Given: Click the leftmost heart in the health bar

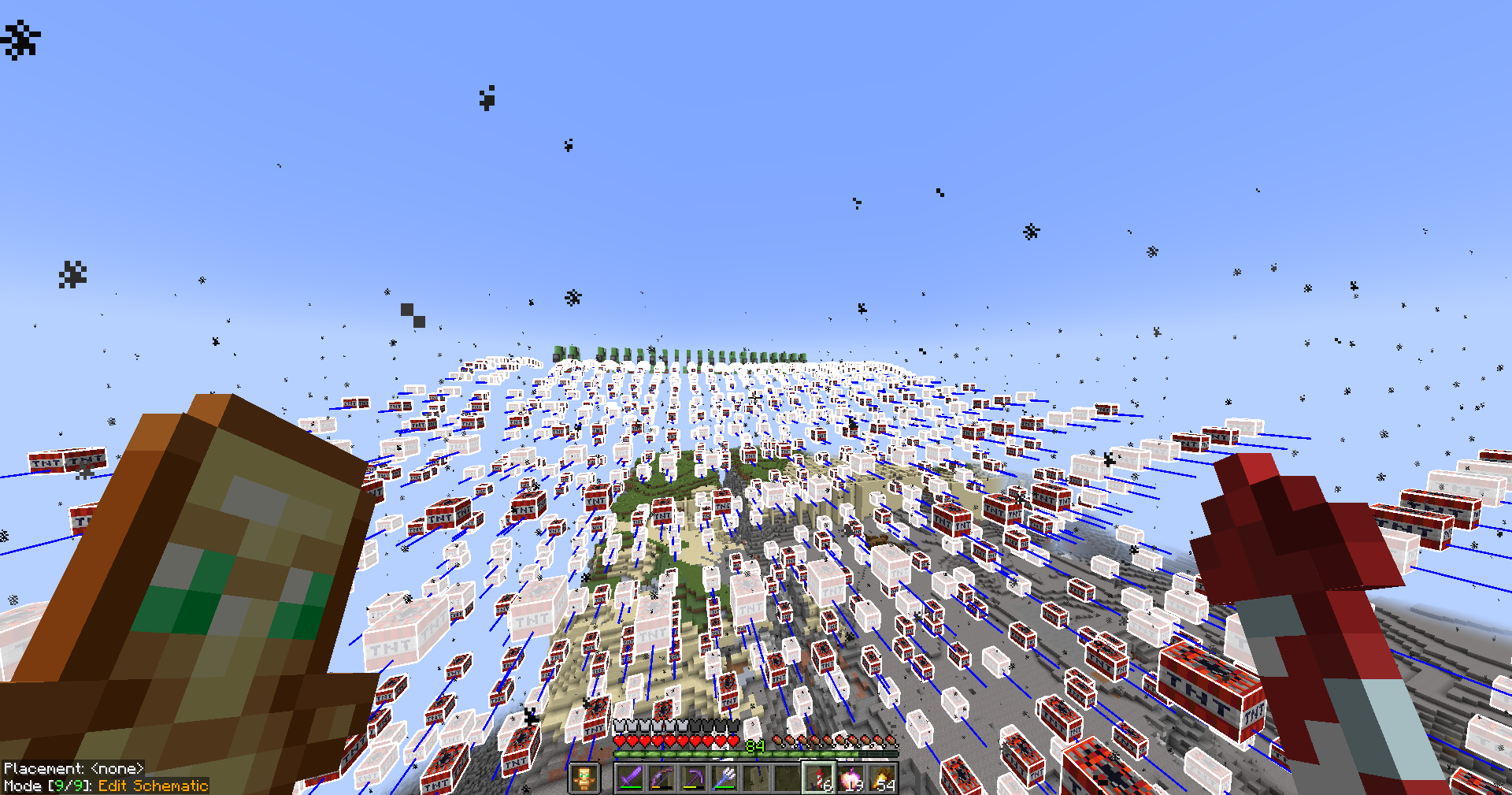Looking at the screenshot, I should (x=619, y=741).
